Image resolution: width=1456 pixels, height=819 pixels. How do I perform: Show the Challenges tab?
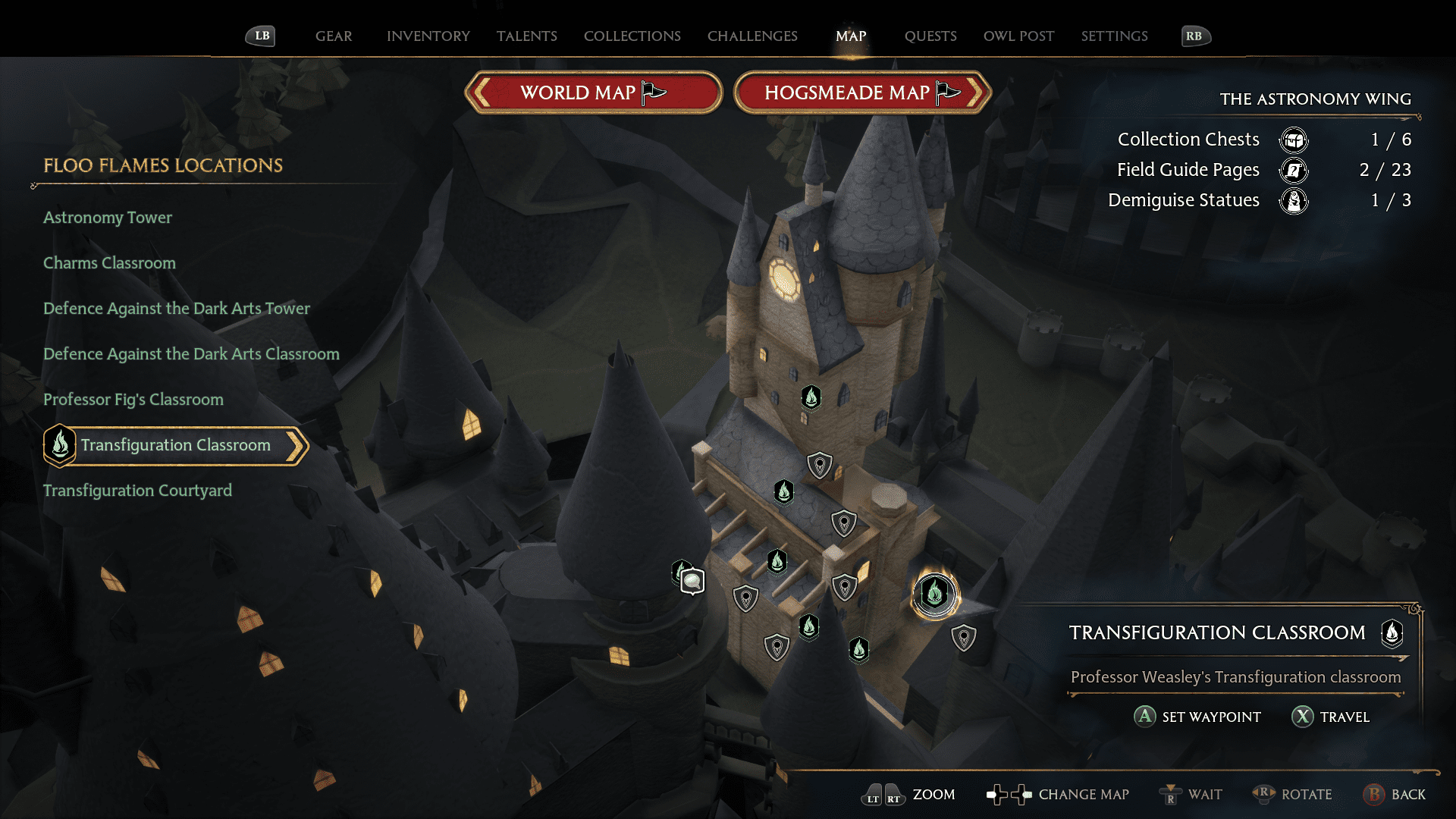pyautogui.click(x=752, y=36)
